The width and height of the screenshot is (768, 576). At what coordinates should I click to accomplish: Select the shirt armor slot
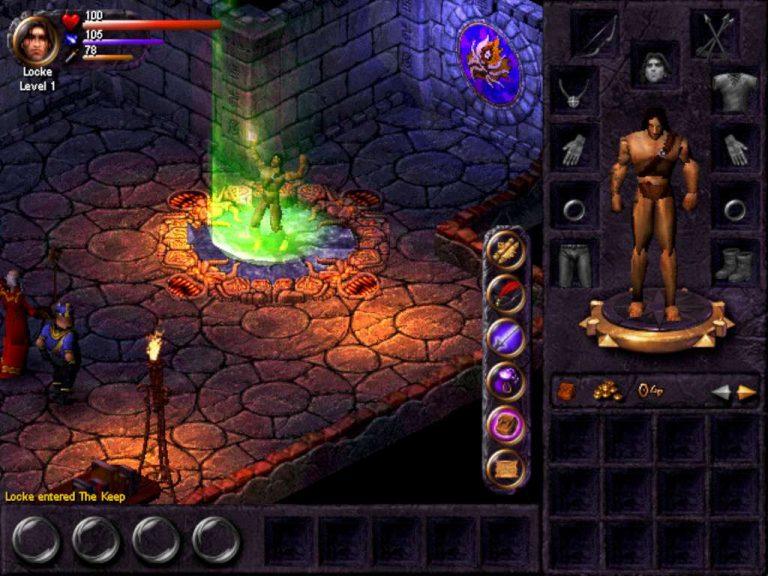735,93
